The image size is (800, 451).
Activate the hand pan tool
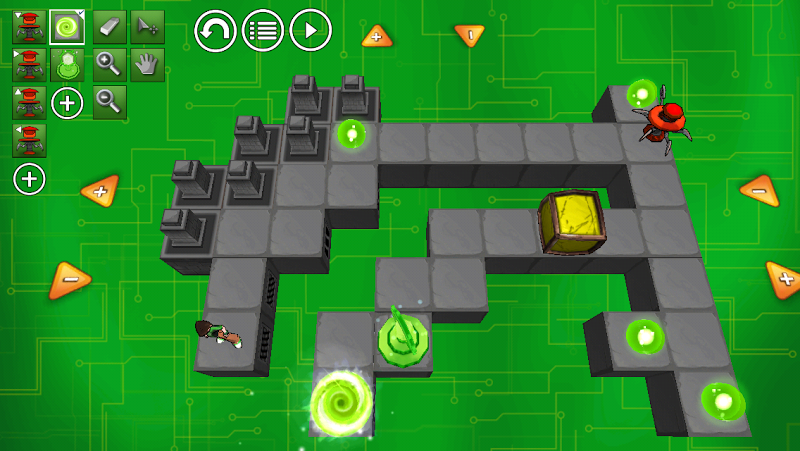point(147,65)
